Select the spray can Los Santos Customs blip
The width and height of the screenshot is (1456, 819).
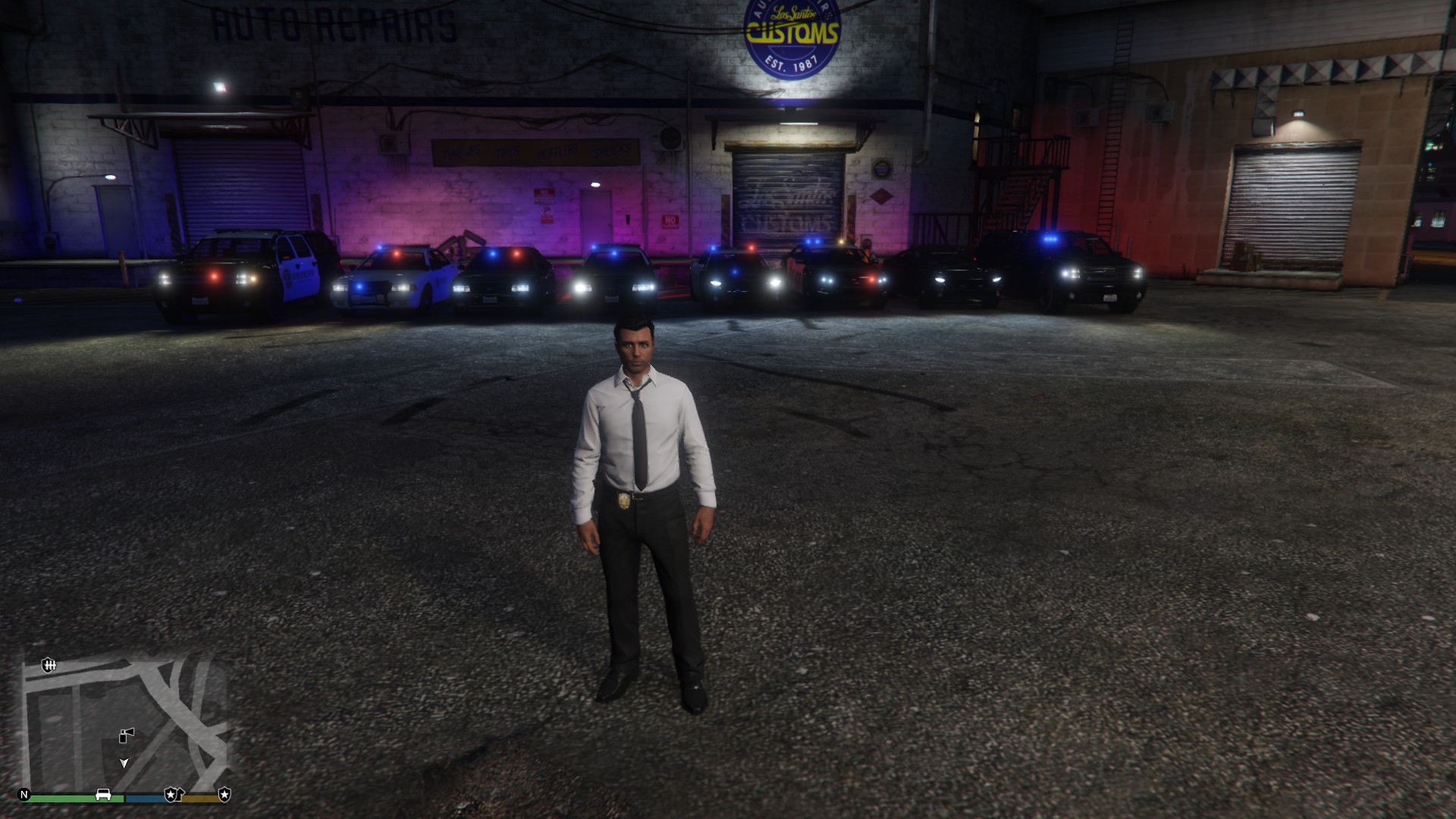click(x=127, y=735)
